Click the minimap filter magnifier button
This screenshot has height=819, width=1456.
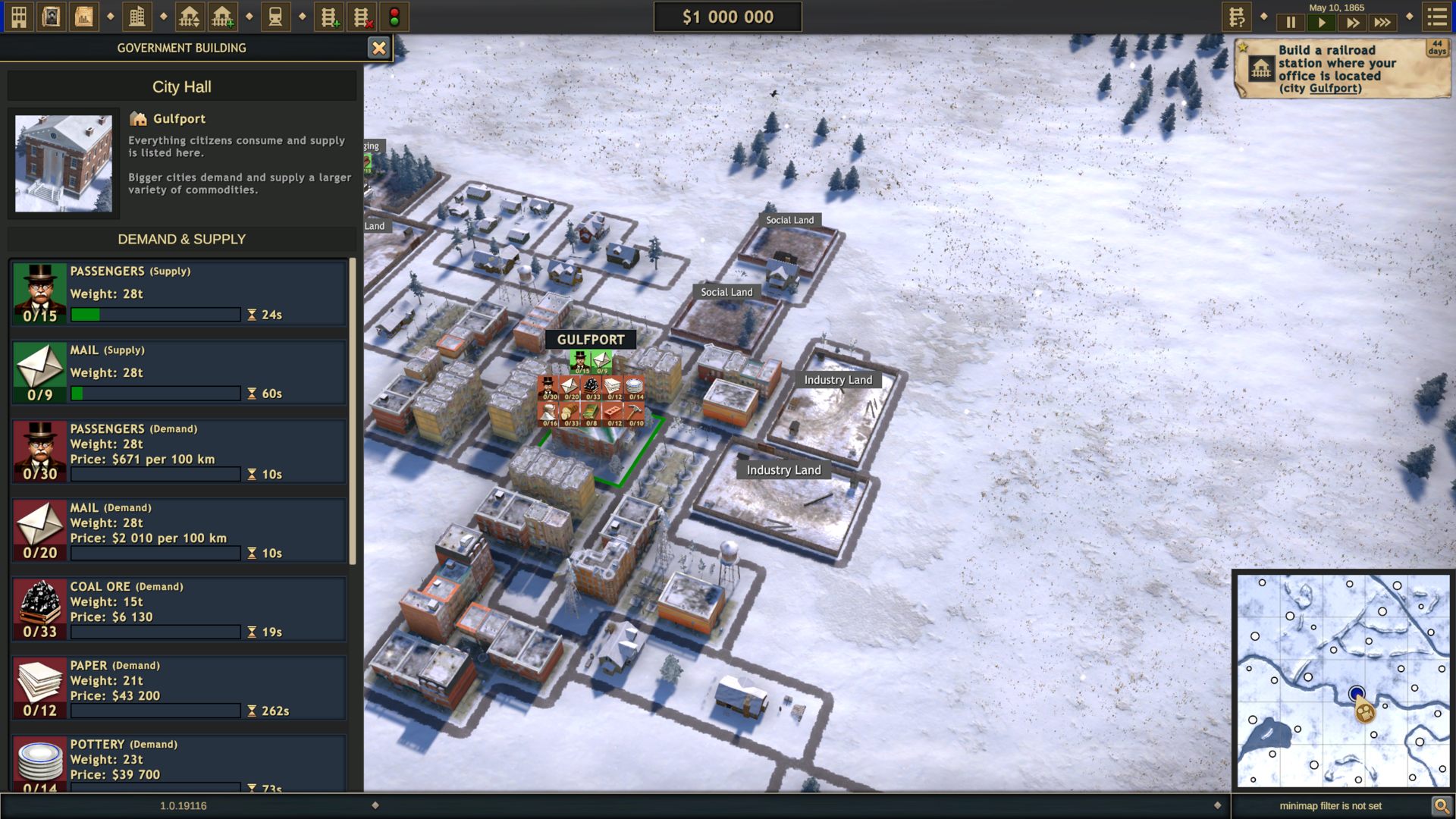pos(1441,805)
